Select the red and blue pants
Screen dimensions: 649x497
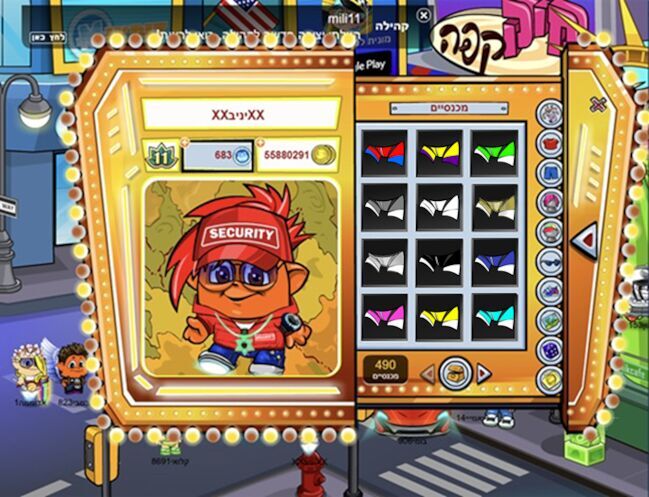[x=384, y=153]
